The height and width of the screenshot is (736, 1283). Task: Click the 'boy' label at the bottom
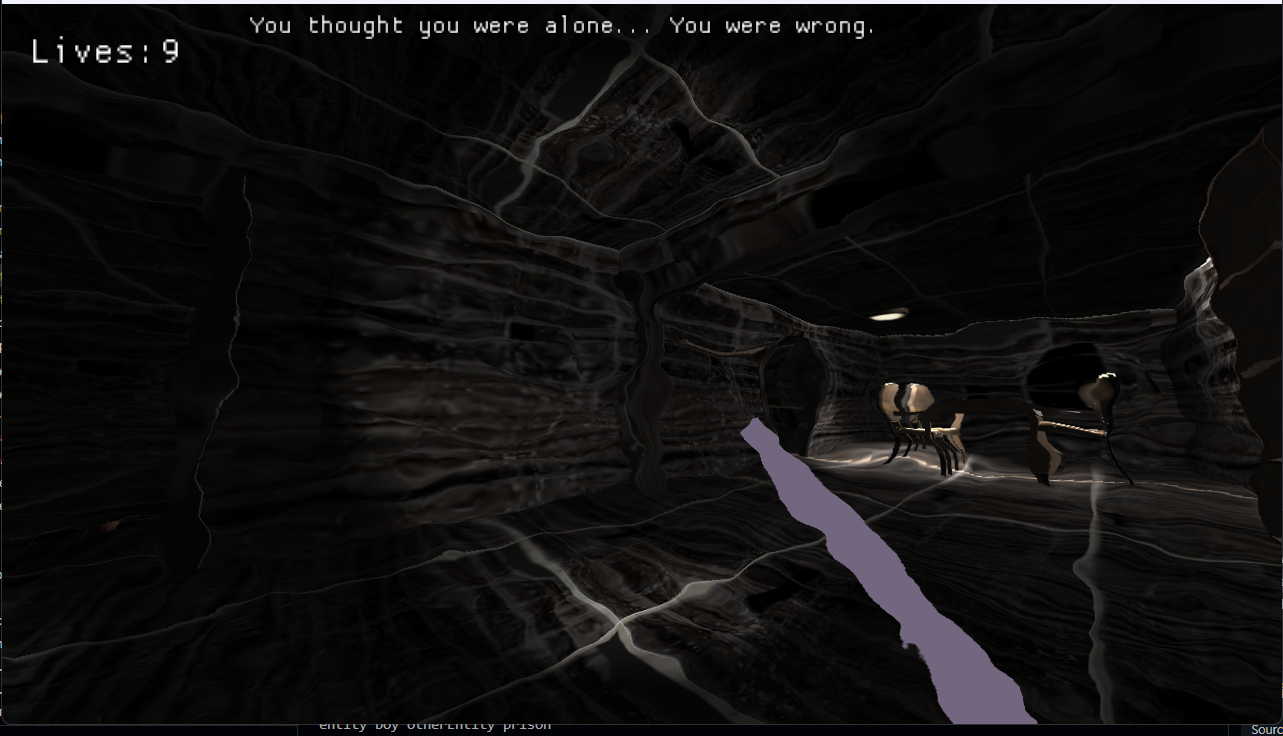coord(387,725)
